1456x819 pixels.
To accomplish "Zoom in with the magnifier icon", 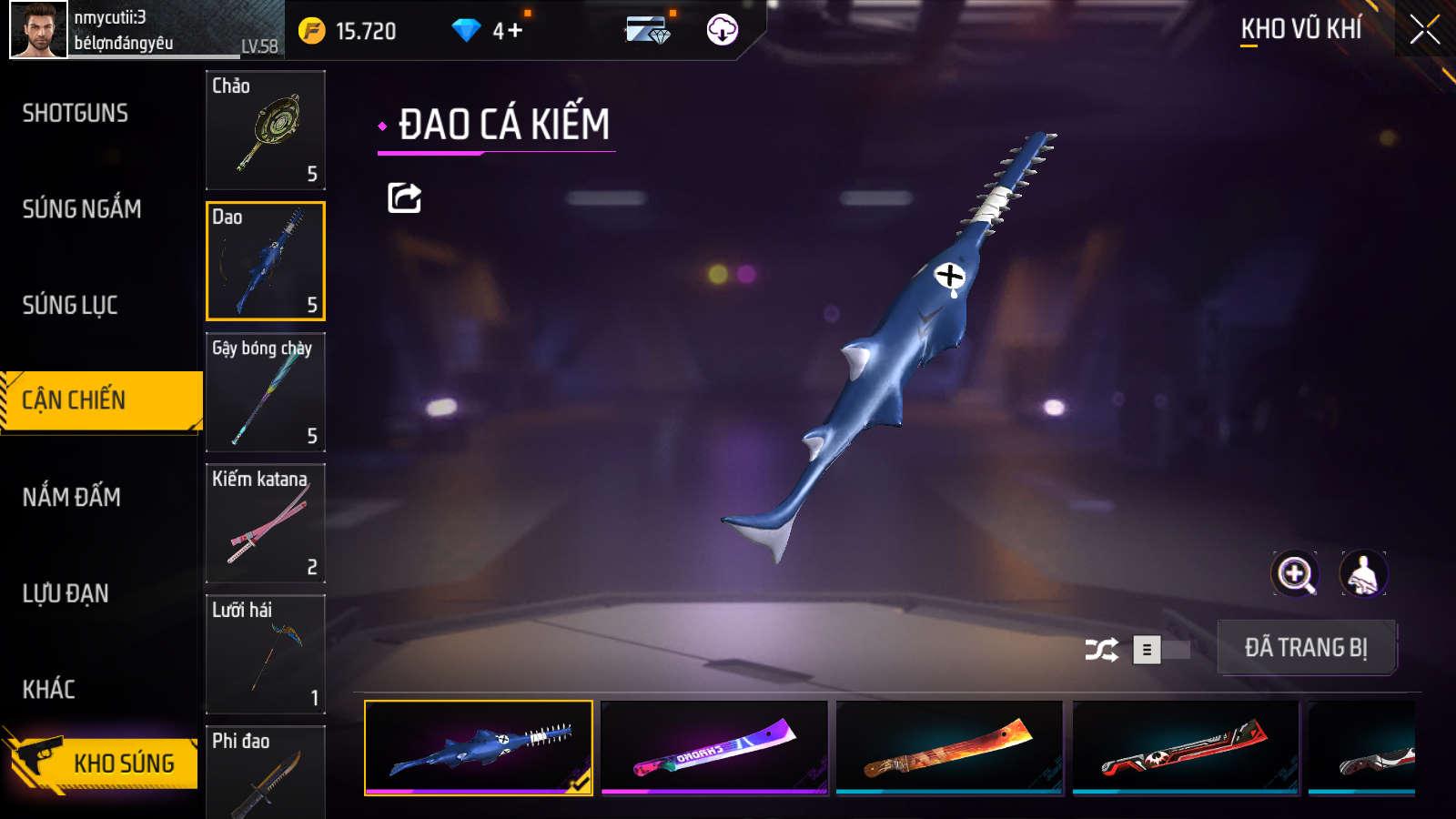I will tap(1294, 574).
